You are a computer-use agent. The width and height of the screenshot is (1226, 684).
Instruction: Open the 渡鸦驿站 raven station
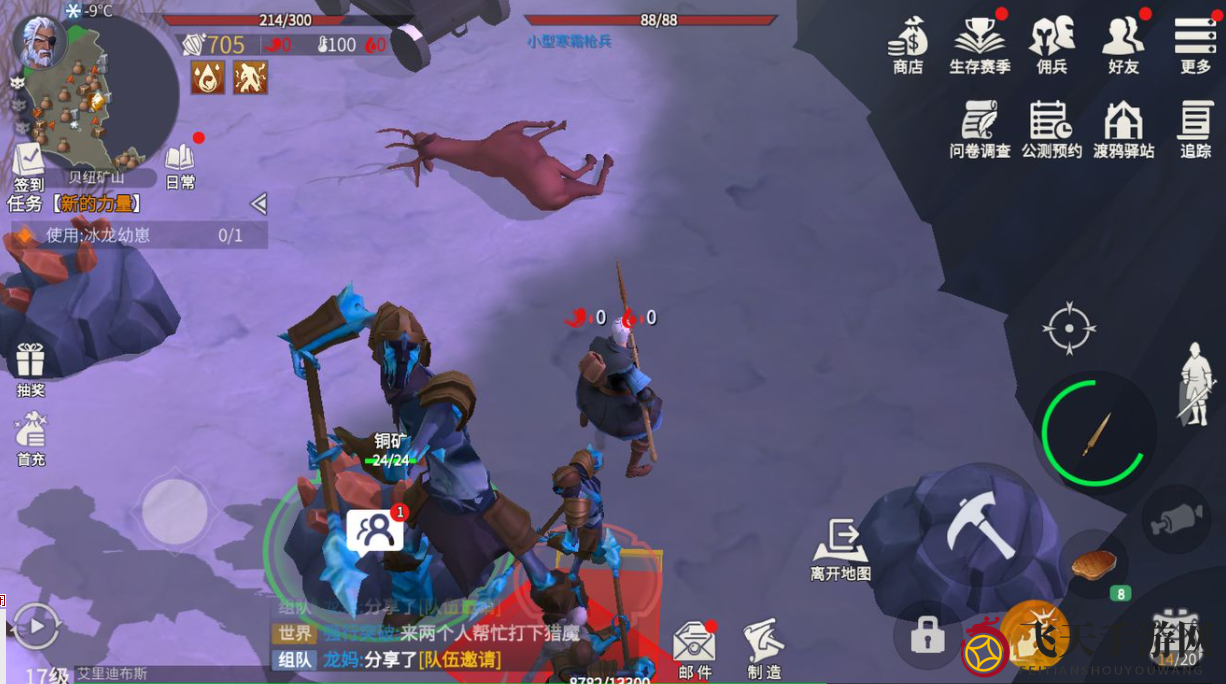[1123, 127]
